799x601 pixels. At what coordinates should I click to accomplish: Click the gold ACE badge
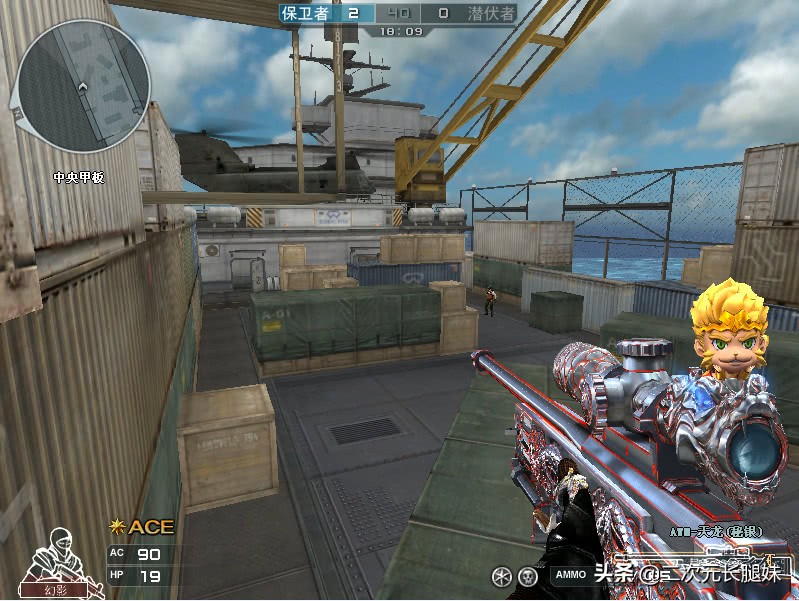pyautogui.click(x=141, y=527)
